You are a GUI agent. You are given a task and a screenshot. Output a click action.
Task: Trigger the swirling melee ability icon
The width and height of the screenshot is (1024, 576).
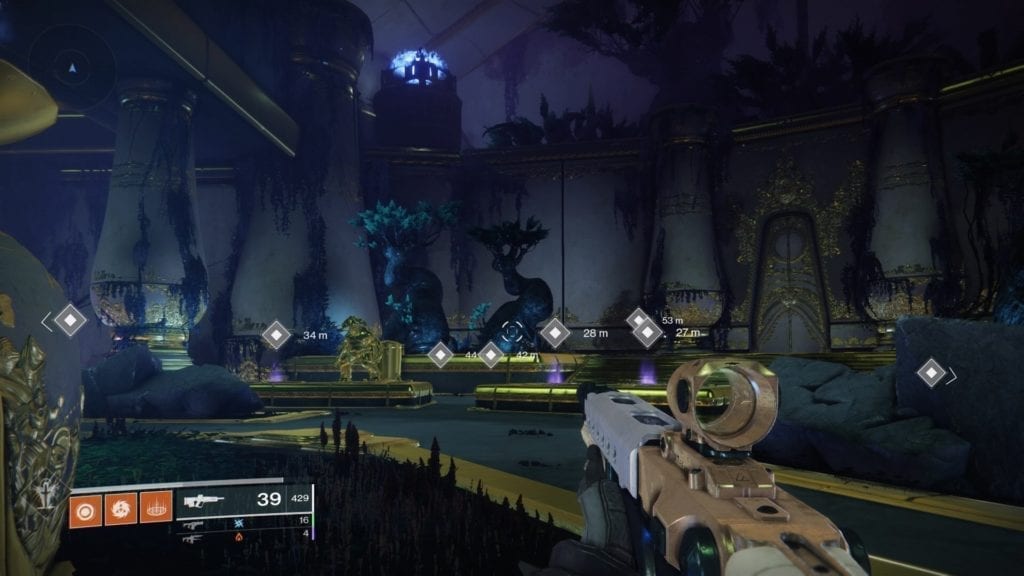point(120,508)
